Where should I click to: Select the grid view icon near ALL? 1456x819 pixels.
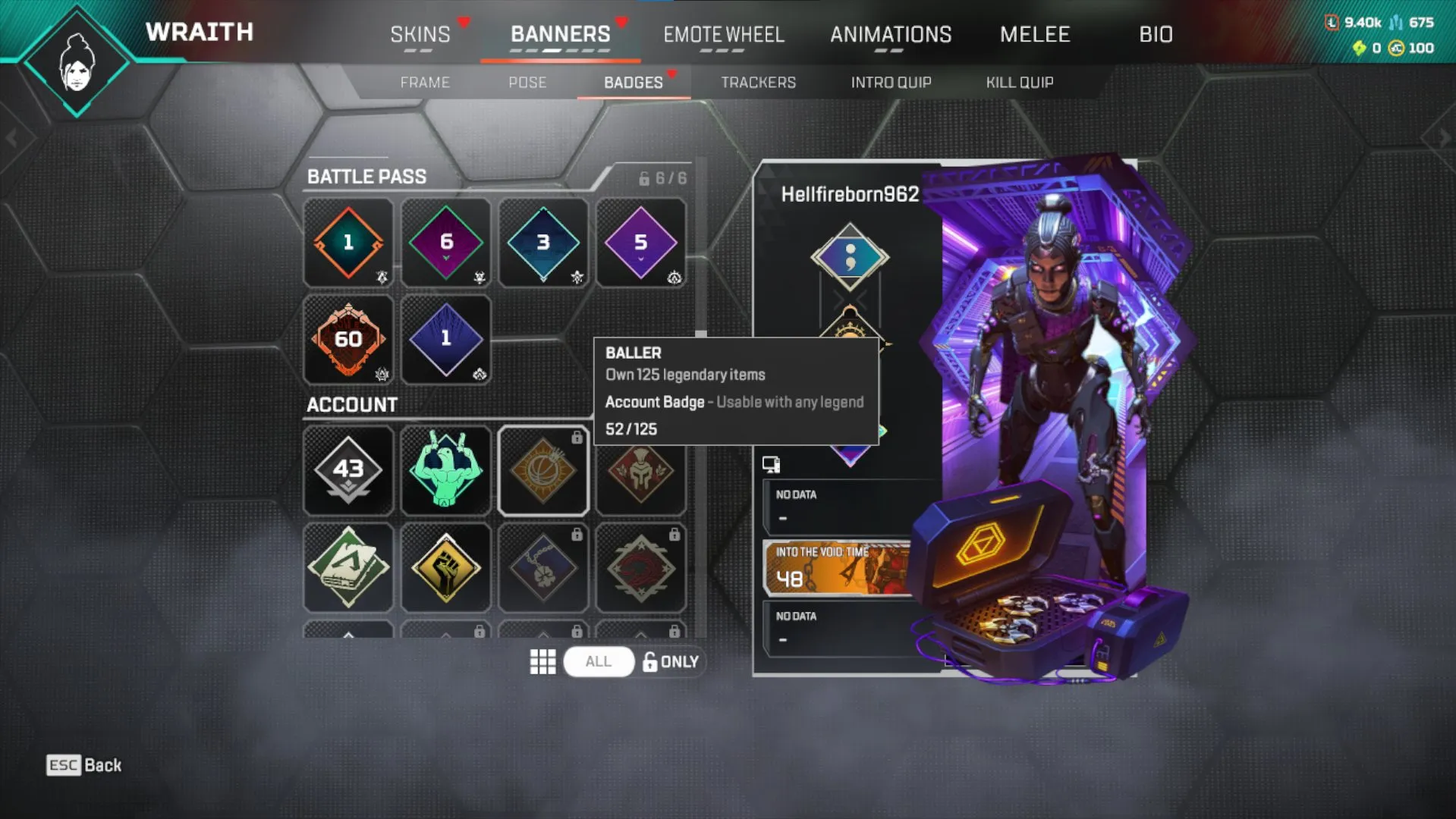[x=543, y=661]
